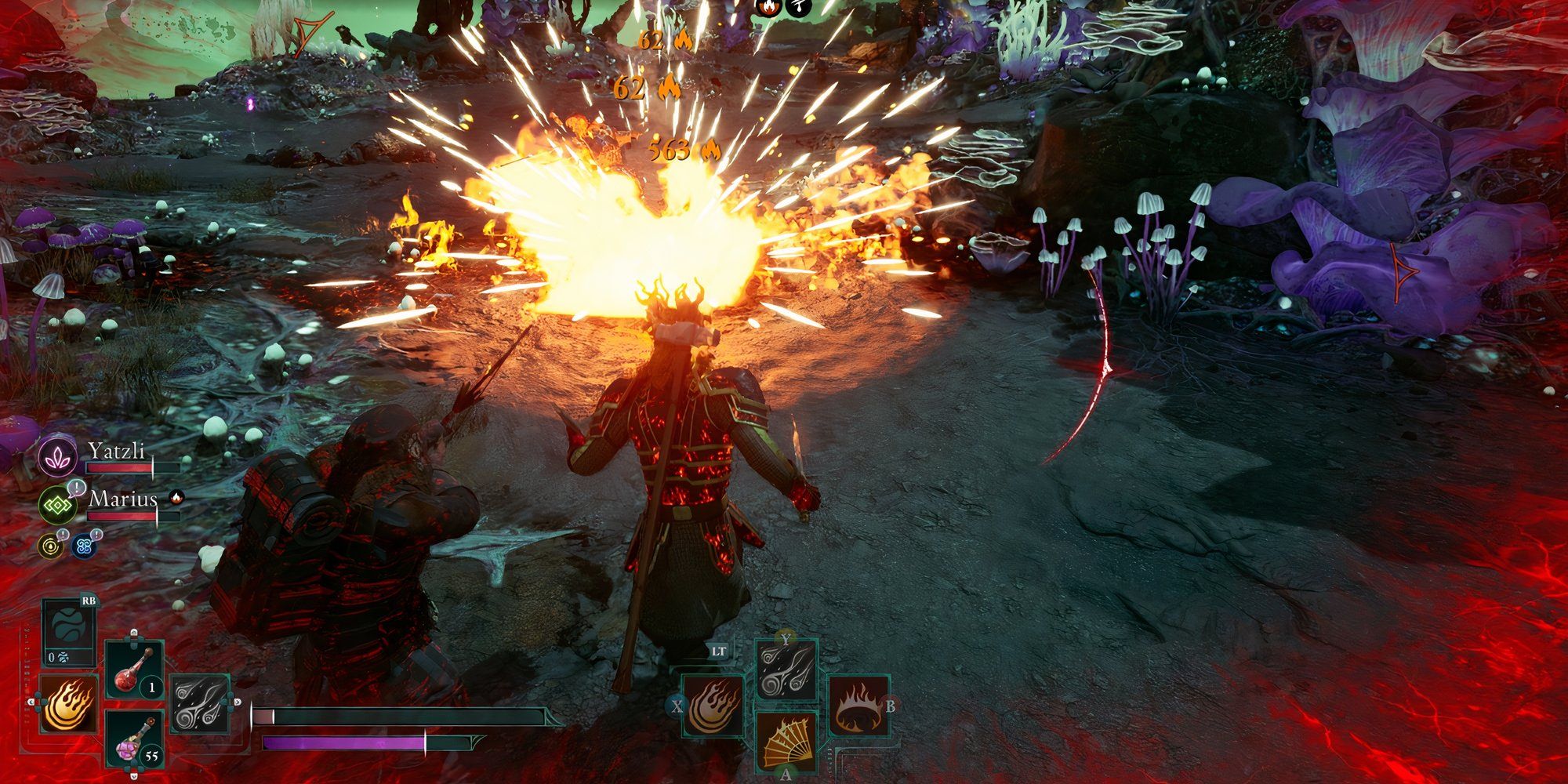Cast the ring of fire spell

(x=859, y=706)
